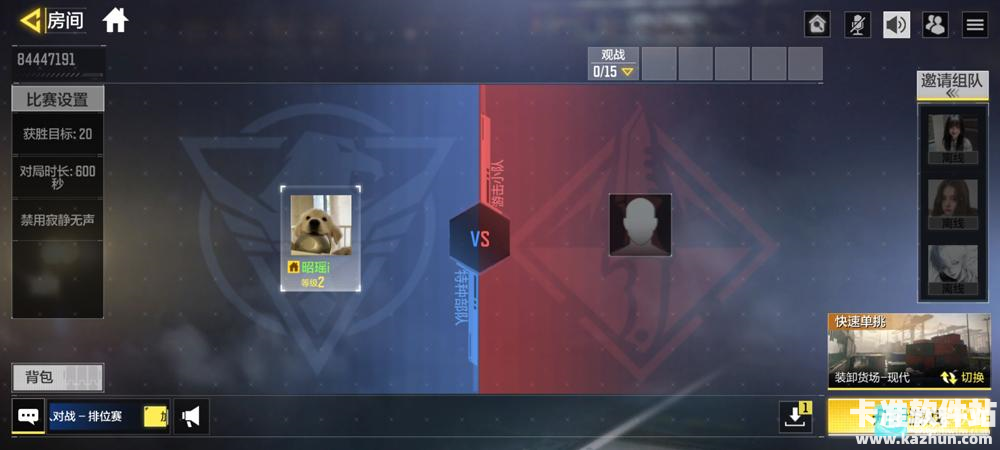Open the 背包 loadout button
The width and height of the screenshot is (1000, 450).
click(x=57, y=377)
